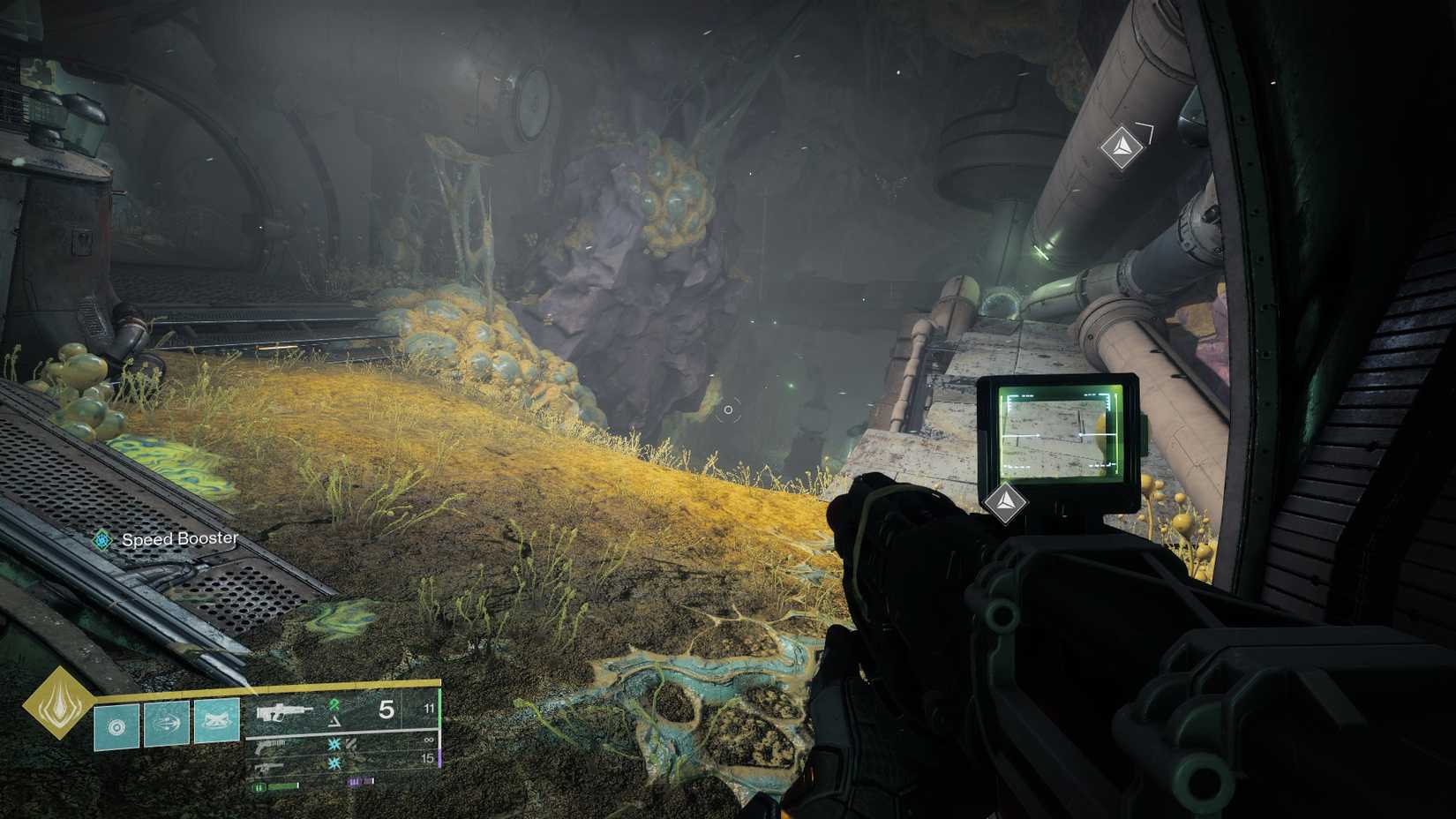Click the purple heavy ammo bar
The width and height of the screenshot is (1456, 819).
(x=360, y=783)
